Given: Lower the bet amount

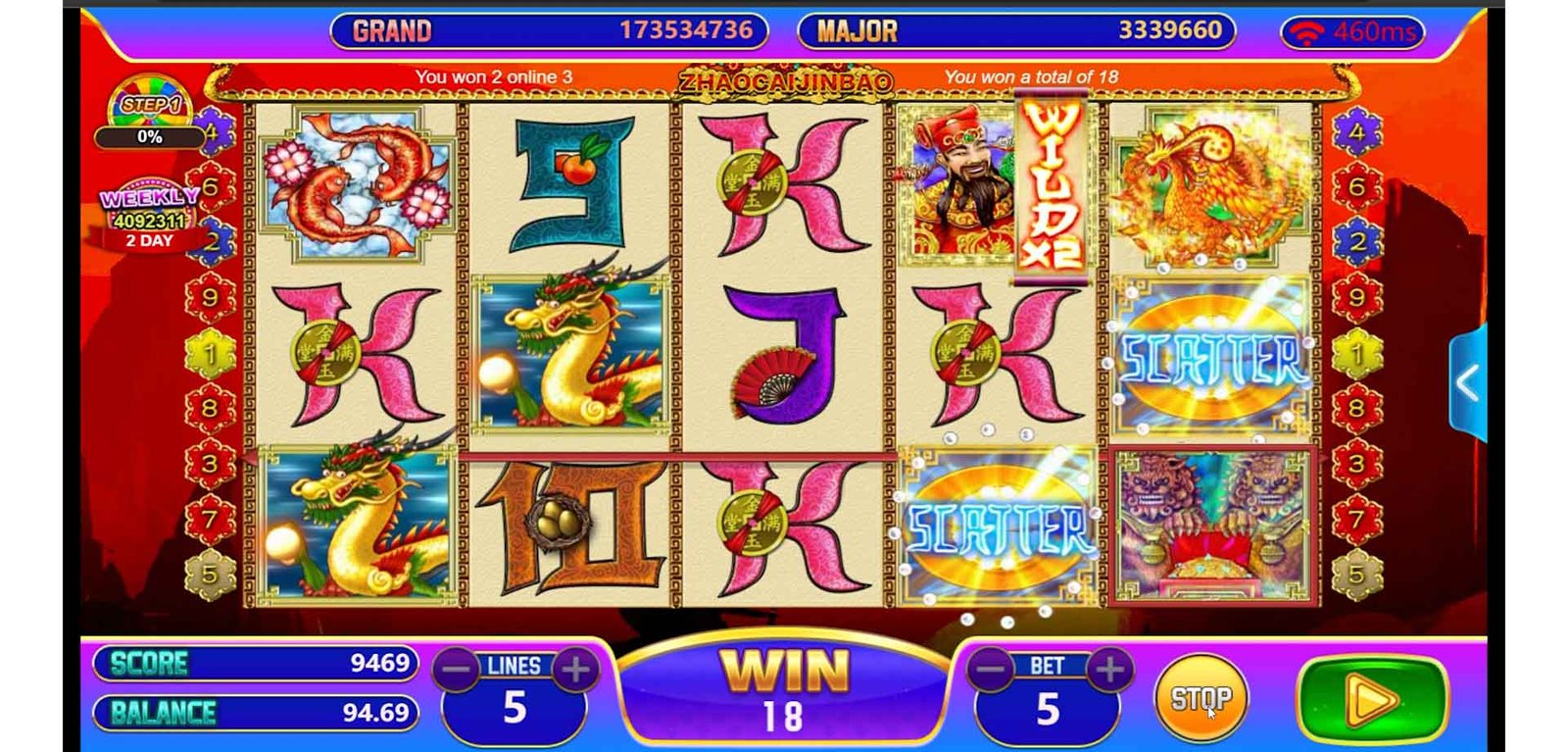Looking at the screenshot, I should click(991, 671).
